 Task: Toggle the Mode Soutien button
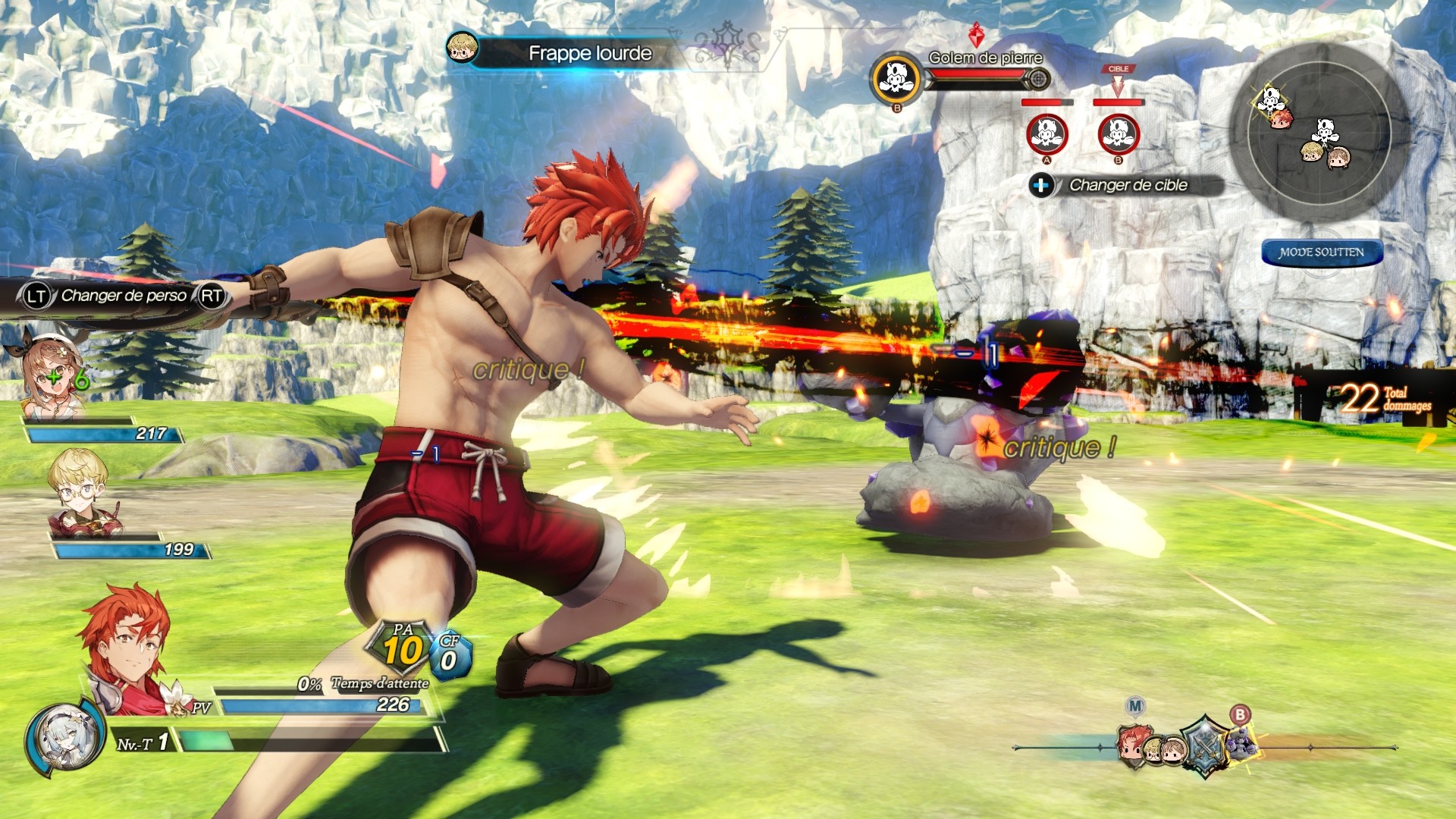point(1322,253)
